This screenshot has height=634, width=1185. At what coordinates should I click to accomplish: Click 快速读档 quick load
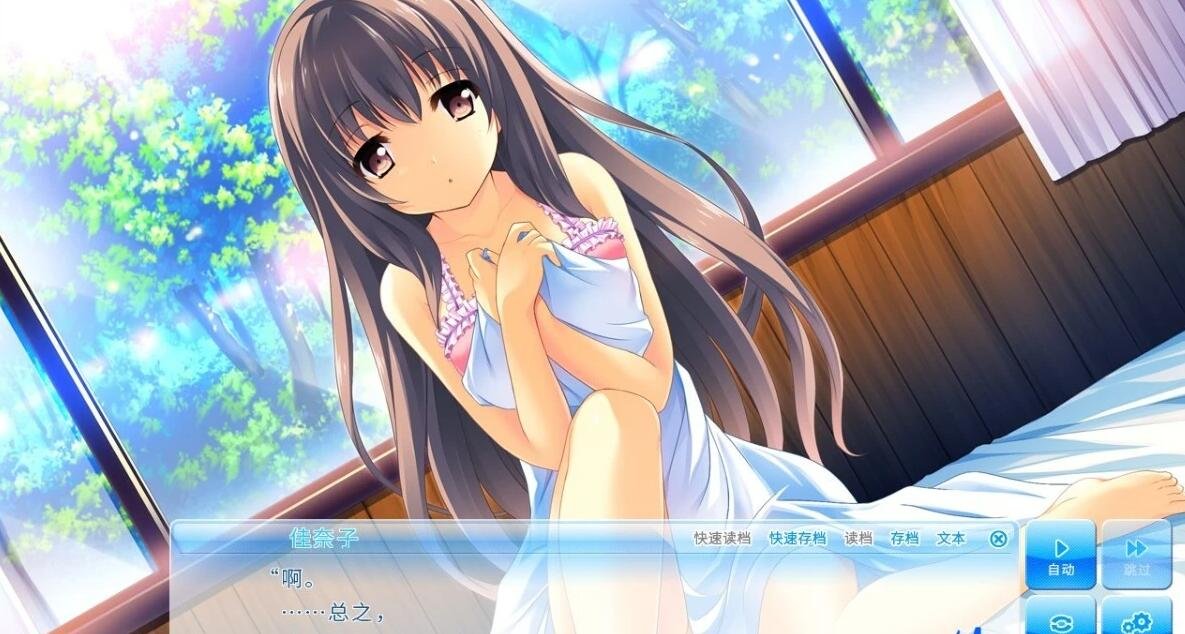[x=722, y=538]
